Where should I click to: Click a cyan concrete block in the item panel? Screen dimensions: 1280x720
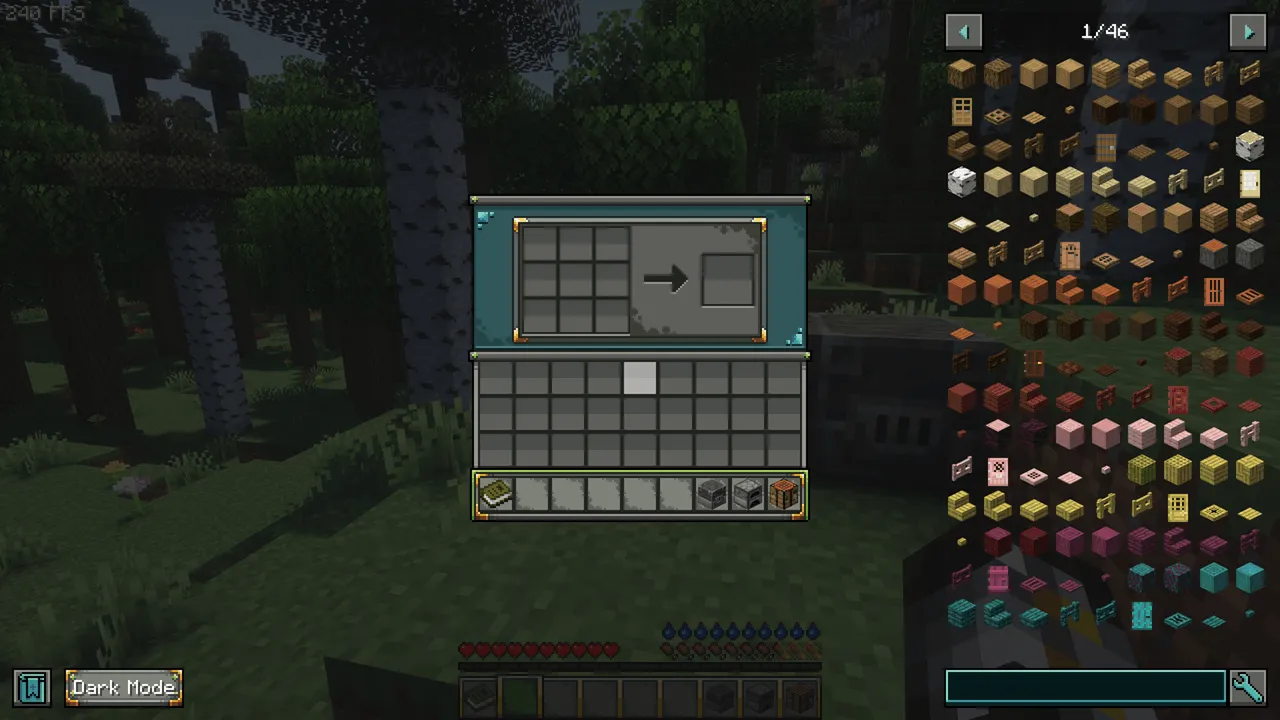coord(1247,577)
